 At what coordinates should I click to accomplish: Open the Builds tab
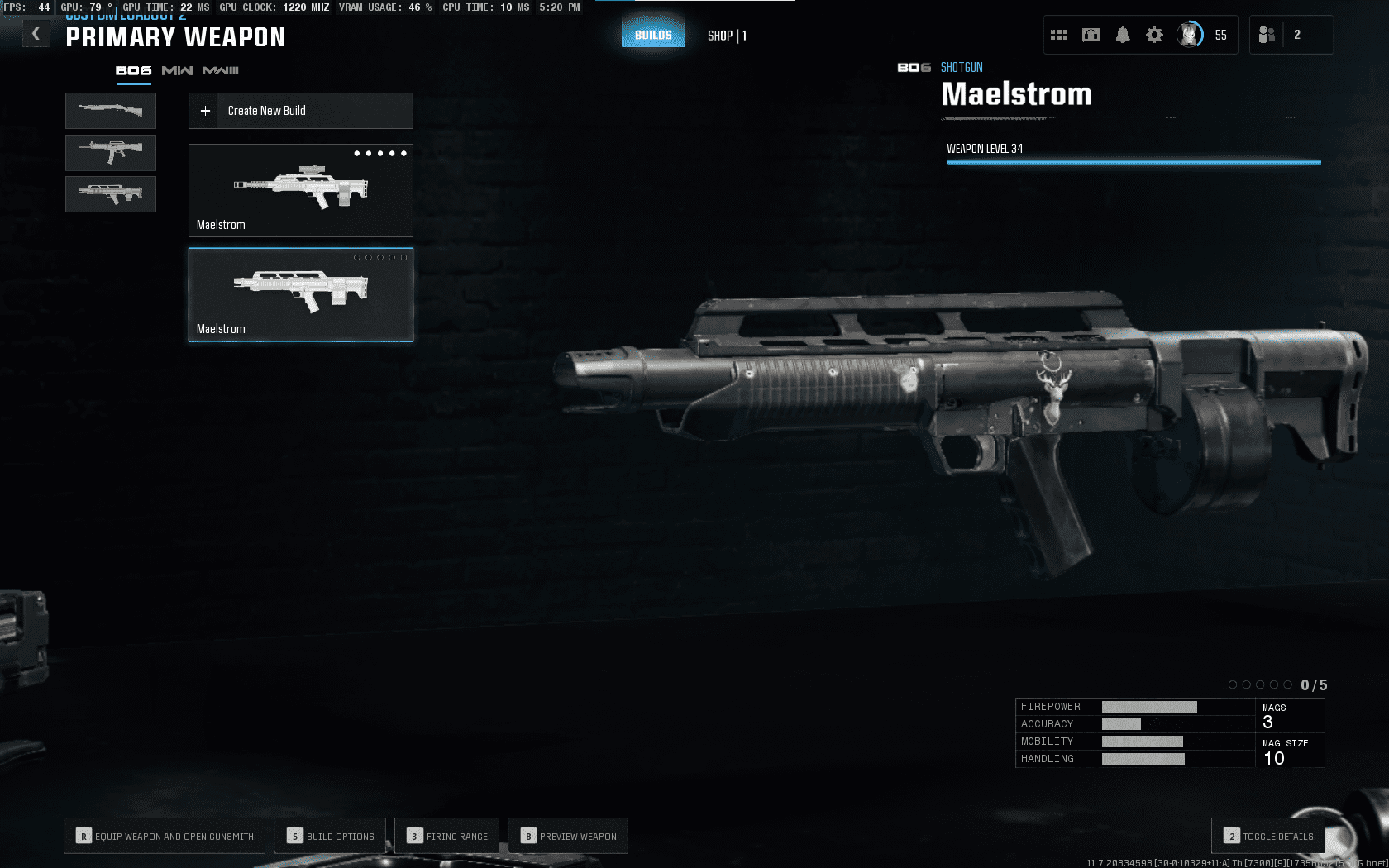click(x=653, y=35)
